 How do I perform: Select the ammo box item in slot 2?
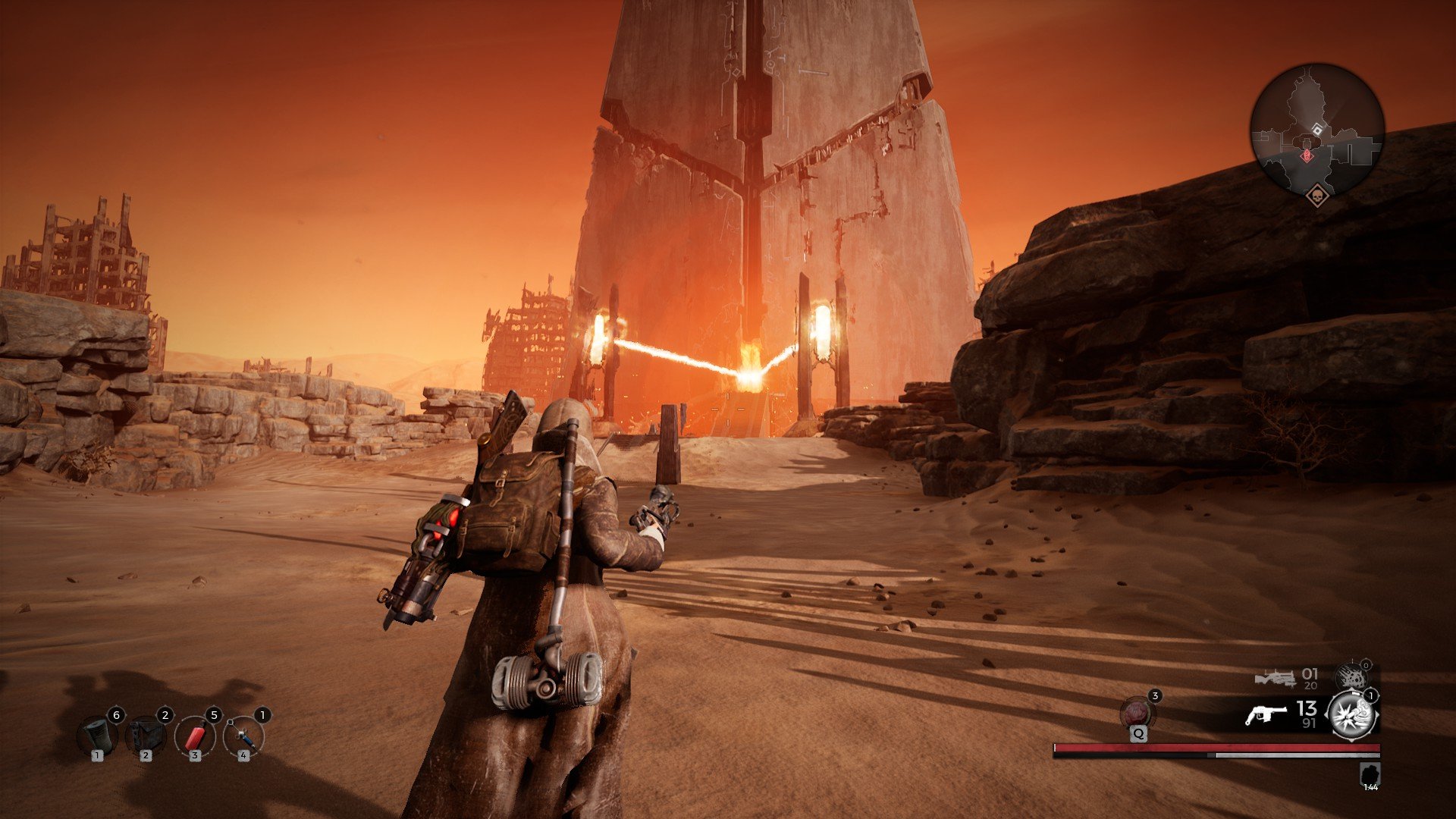click(x=146, y=736)
